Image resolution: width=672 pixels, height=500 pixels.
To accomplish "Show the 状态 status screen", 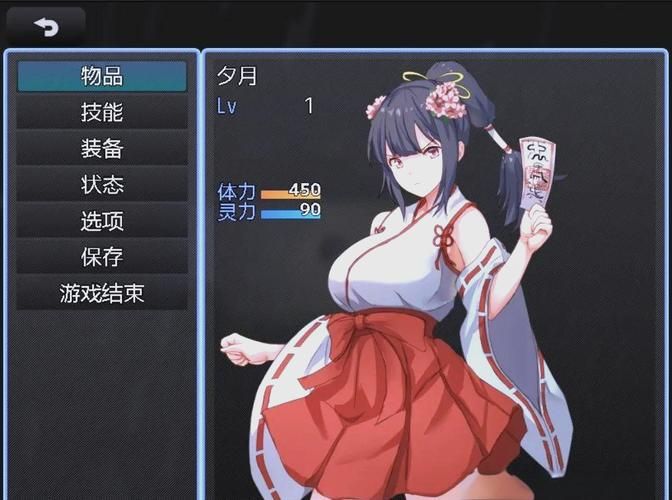I will pos(102,185).
